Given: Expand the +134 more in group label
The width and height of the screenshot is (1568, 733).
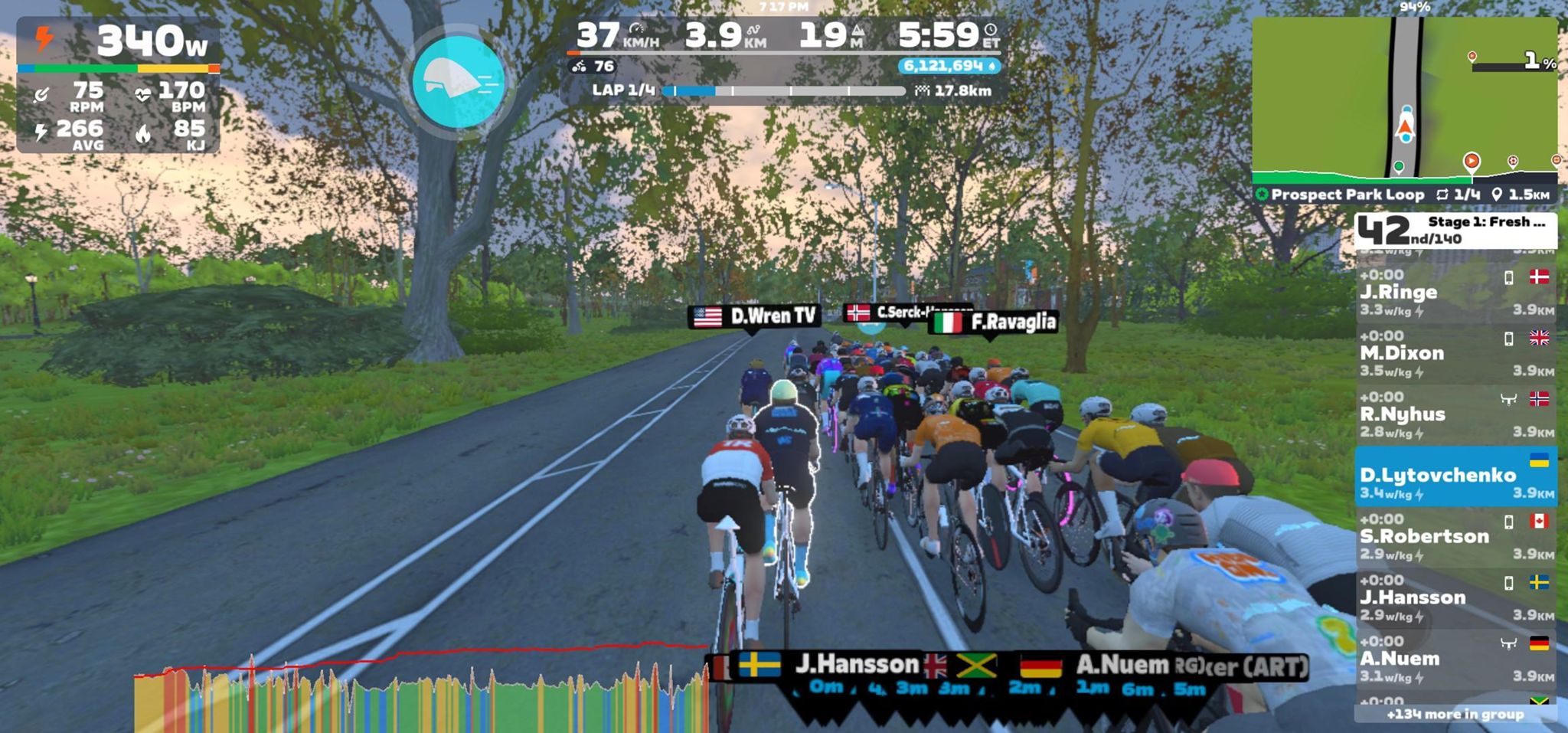Looking at the screenshot, I should coord(1455,715).
